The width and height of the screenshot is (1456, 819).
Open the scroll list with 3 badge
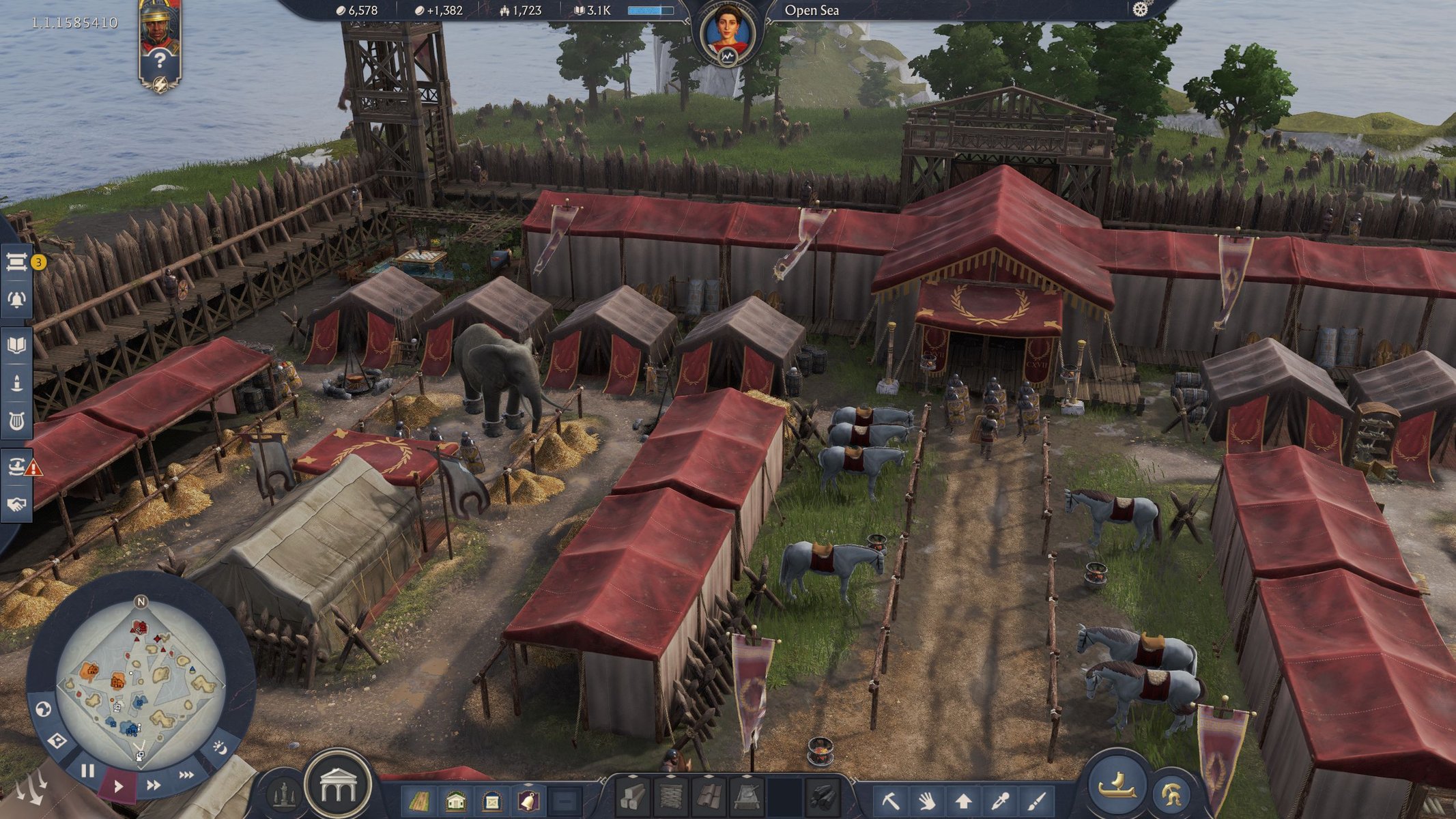coord(17,262)
